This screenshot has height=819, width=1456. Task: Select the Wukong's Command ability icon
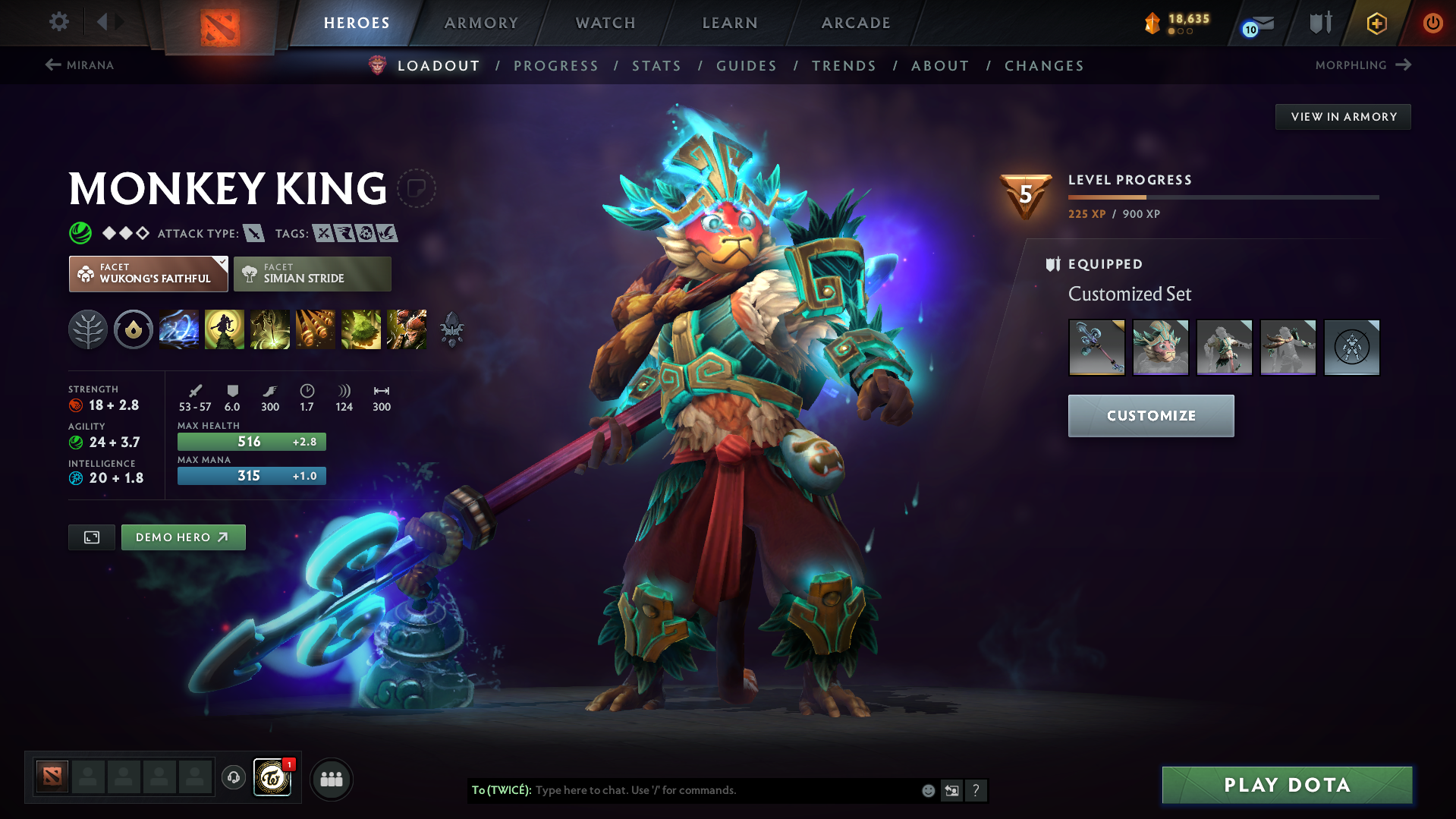coord(407,329)
